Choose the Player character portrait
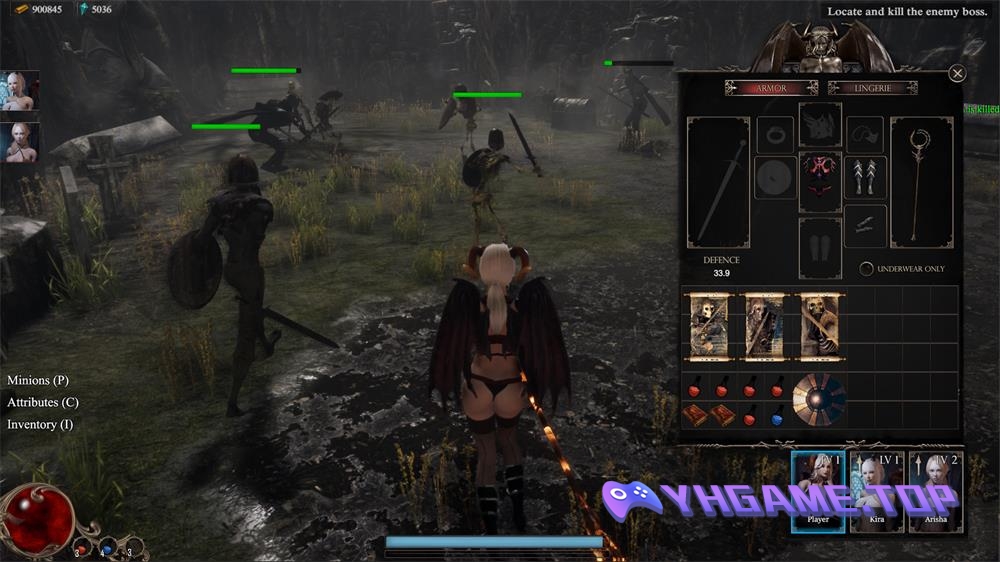 coord(818,490)
